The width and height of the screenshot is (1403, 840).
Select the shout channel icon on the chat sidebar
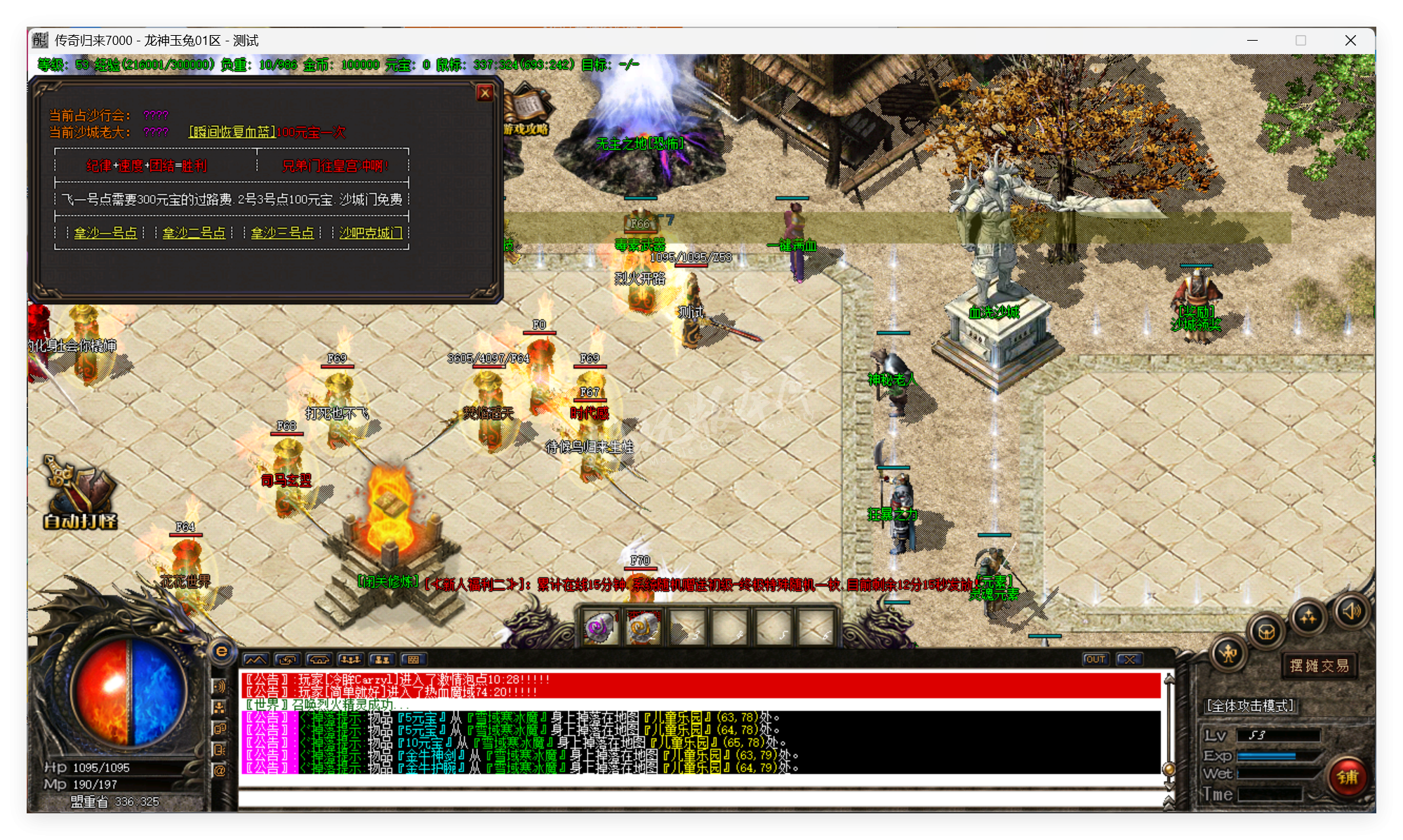[220, 686]
